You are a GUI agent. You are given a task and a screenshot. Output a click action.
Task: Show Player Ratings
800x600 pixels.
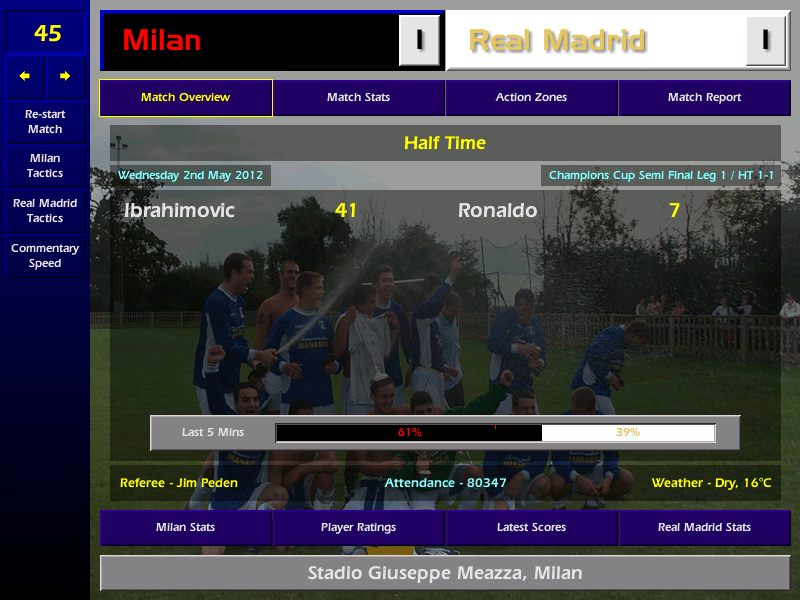358,527
